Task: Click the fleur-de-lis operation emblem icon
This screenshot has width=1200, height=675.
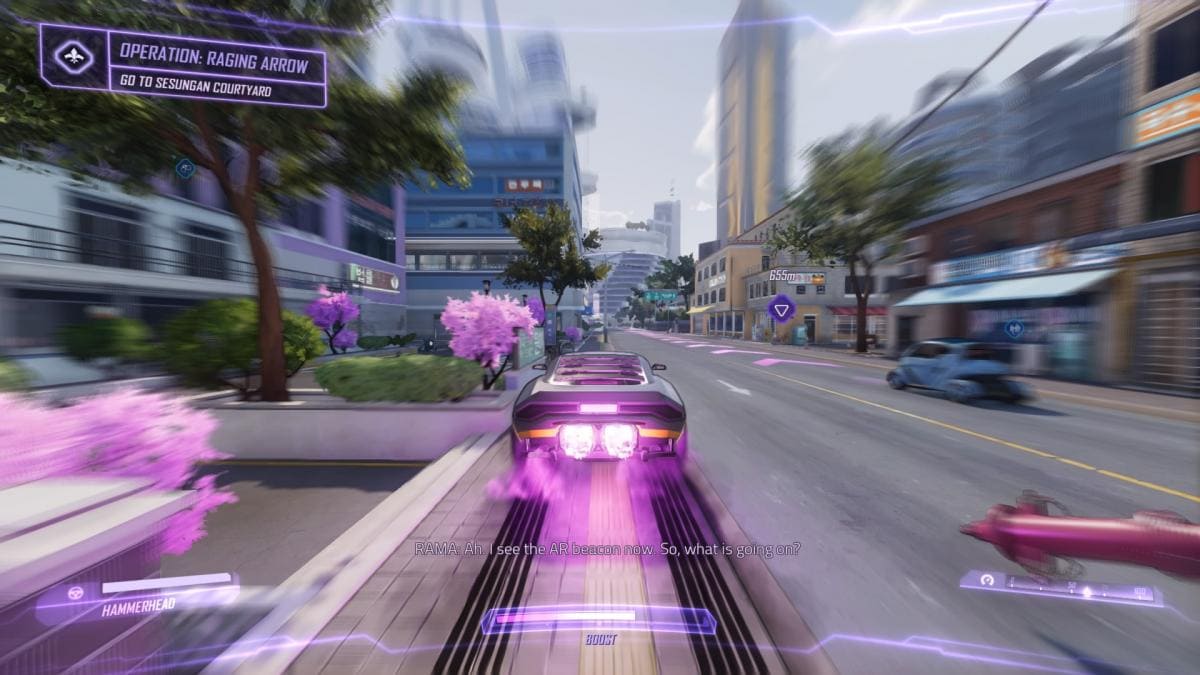Action: coord(73,57)
